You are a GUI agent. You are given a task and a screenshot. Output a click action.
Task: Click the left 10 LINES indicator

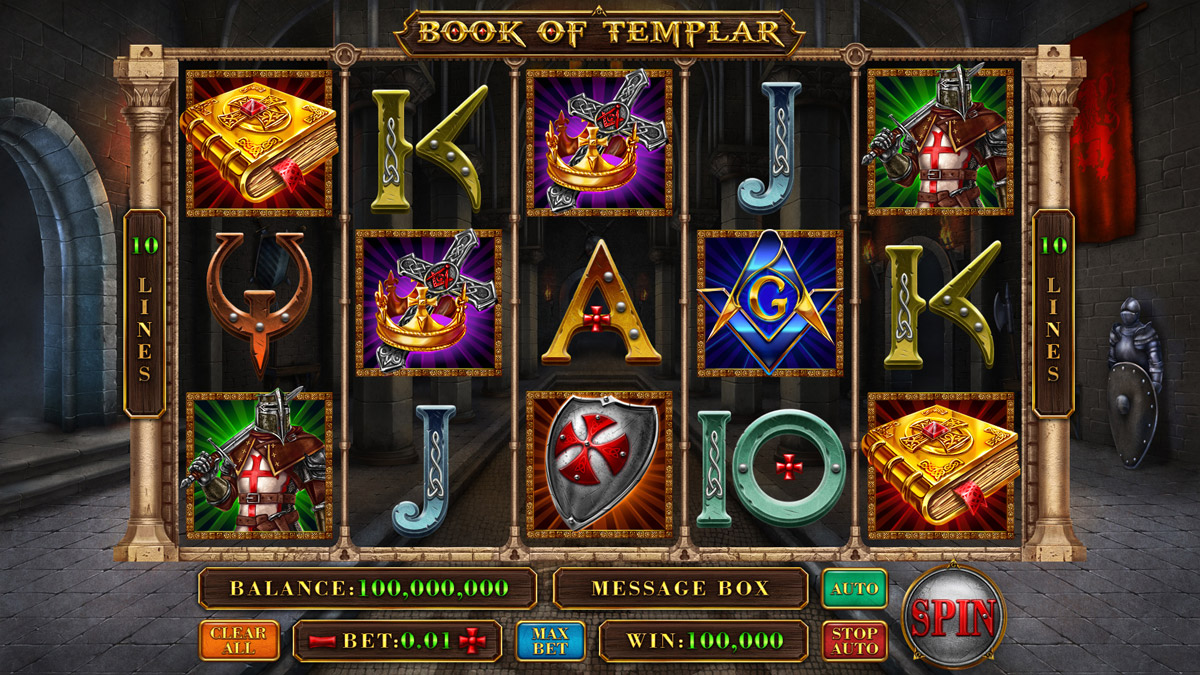pyautogui.click(x=145, y=312)
